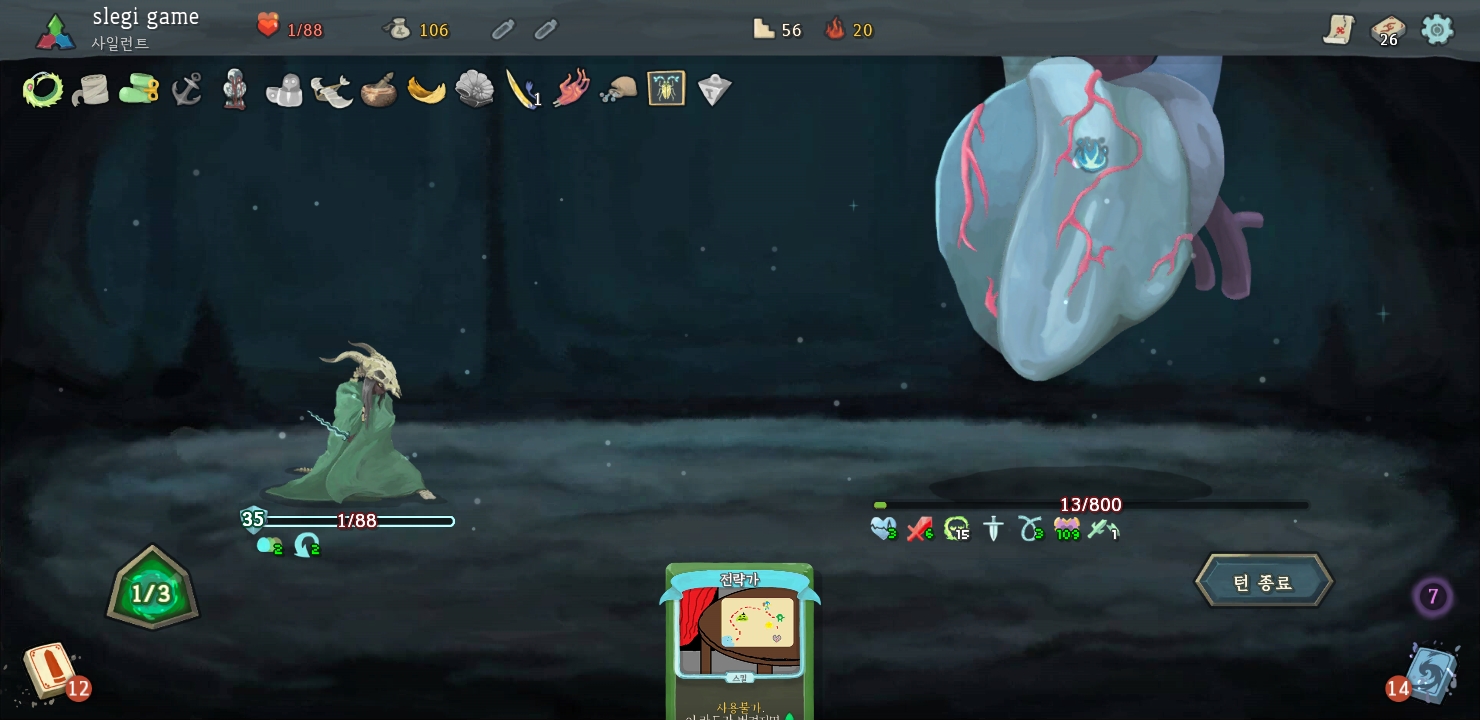Inspect the bloody statue relic

(235, 90)
